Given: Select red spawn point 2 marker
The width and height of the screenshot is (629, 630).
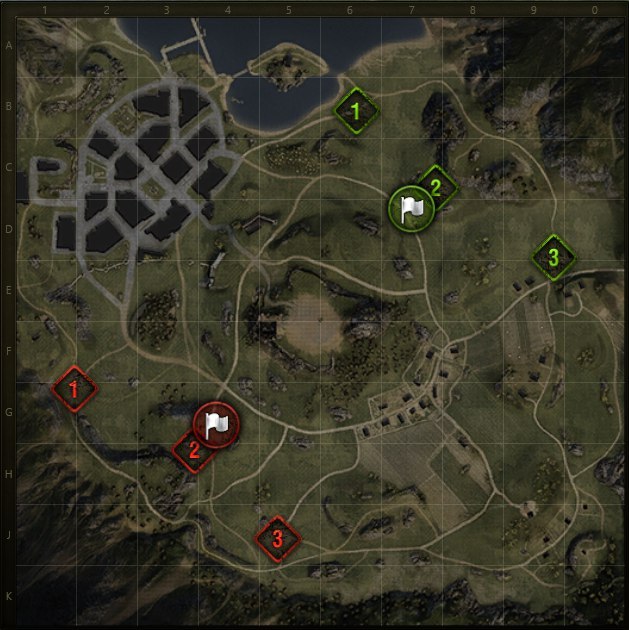Looking at the screenshot, I should pyautogui.click(x=191, y=452).
